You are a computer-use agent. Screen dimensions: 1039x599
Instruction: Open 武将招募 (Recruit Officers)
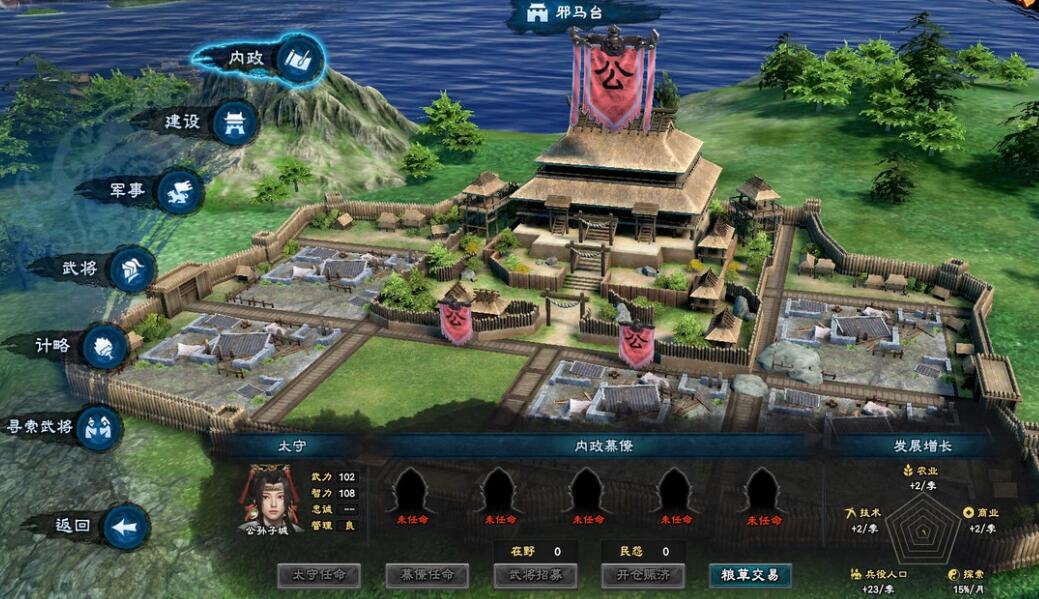535,575
